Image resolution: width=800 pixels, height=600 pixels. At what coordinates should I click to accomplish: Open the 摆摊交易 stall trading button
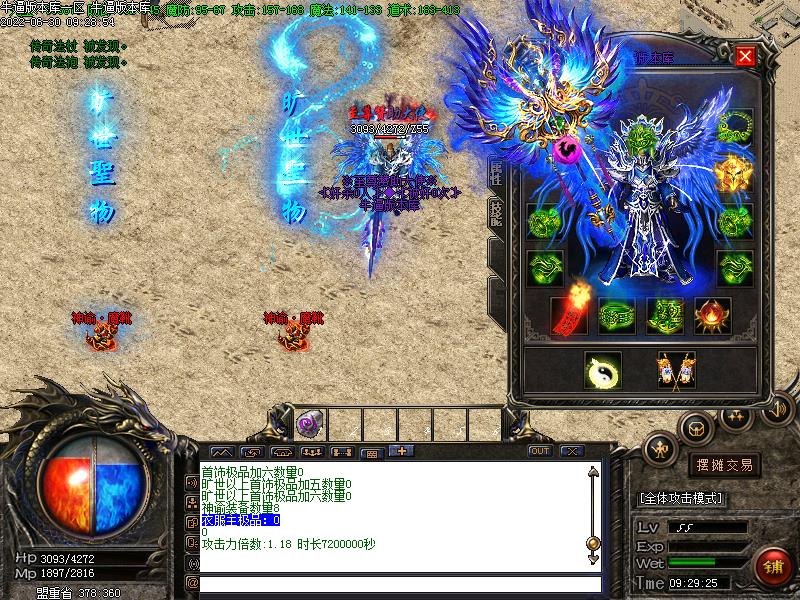tap(724, 465)
